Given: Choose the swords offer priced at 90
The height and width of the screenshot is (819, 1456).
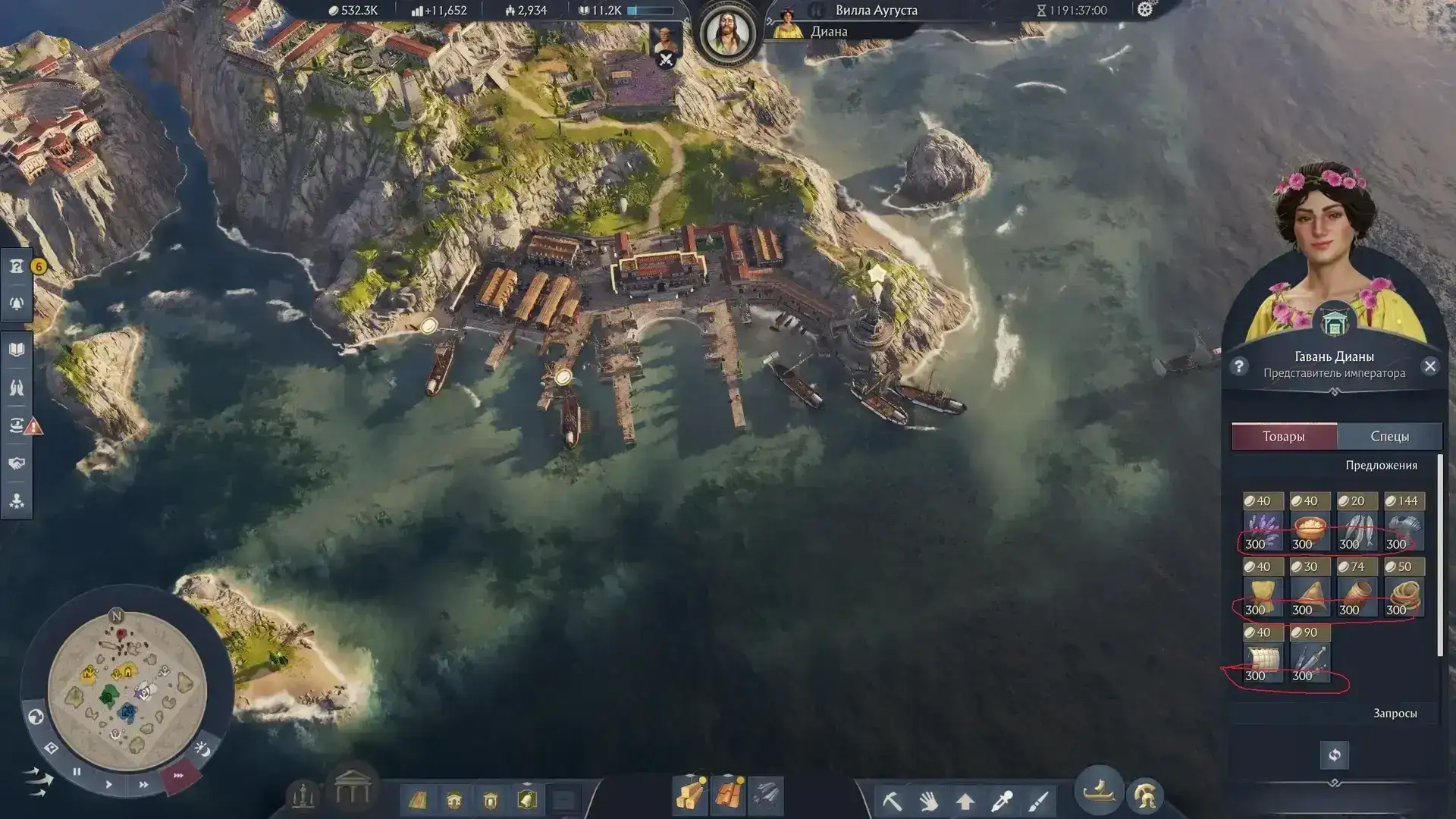Looking at the screenshot, I should pos(1310,655).
